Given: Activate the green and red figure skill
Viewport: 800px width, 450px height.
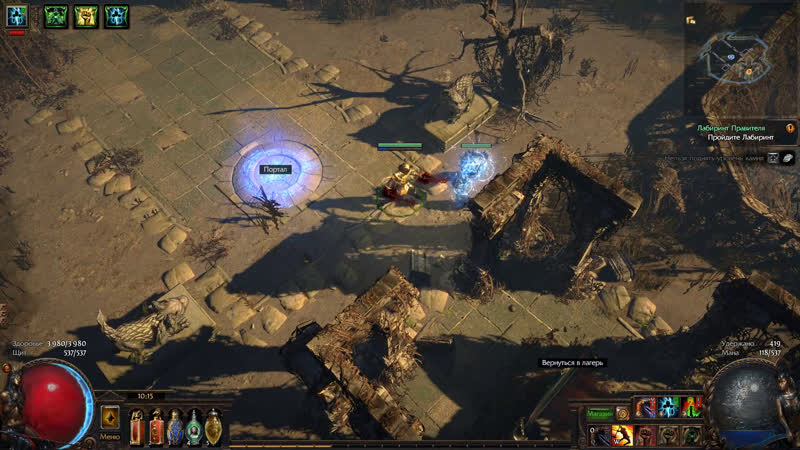Looking at the screenshot, I should click(693, 407).
